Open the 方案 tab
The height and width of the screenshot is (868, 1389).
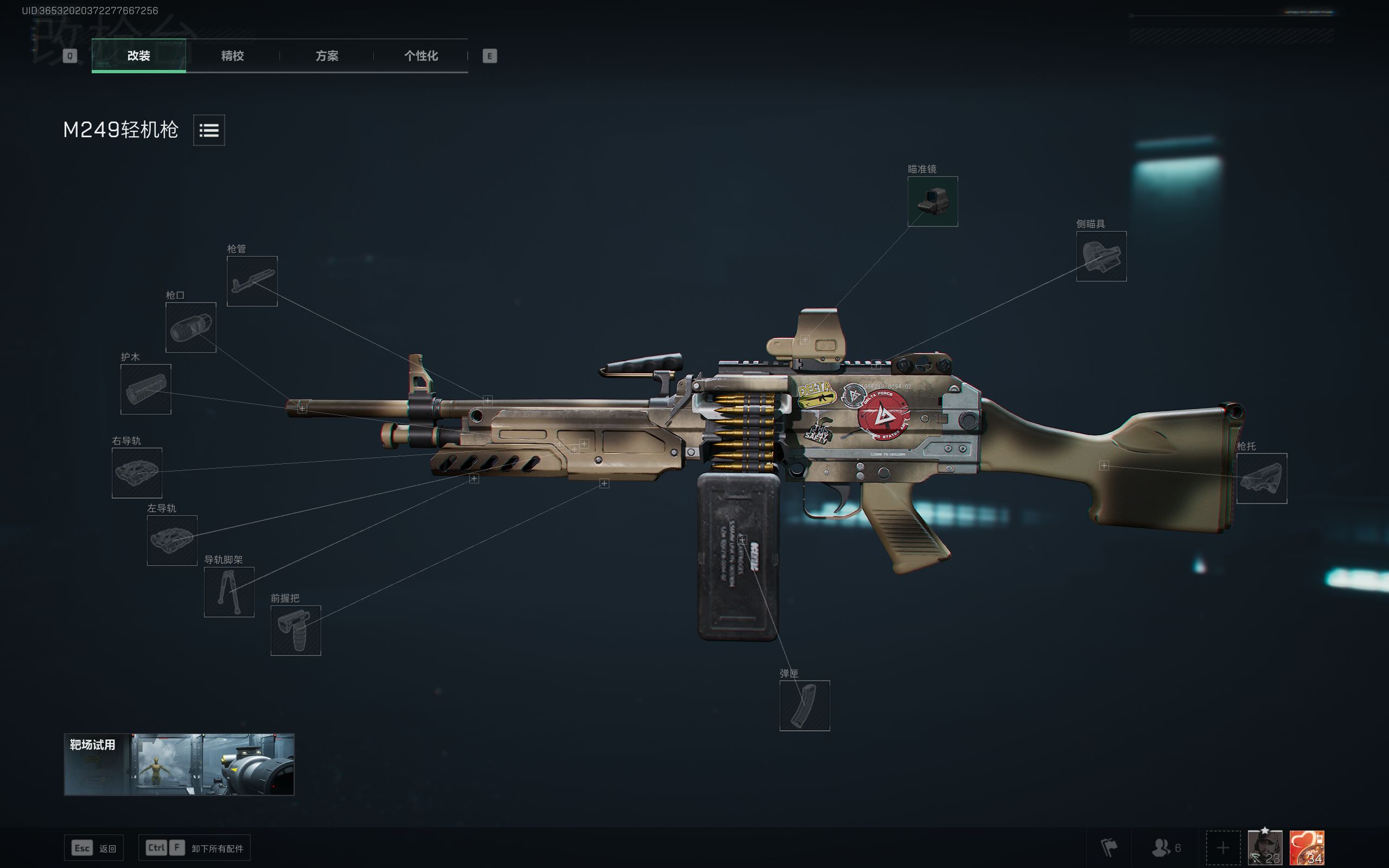click(x=327, y=56)
